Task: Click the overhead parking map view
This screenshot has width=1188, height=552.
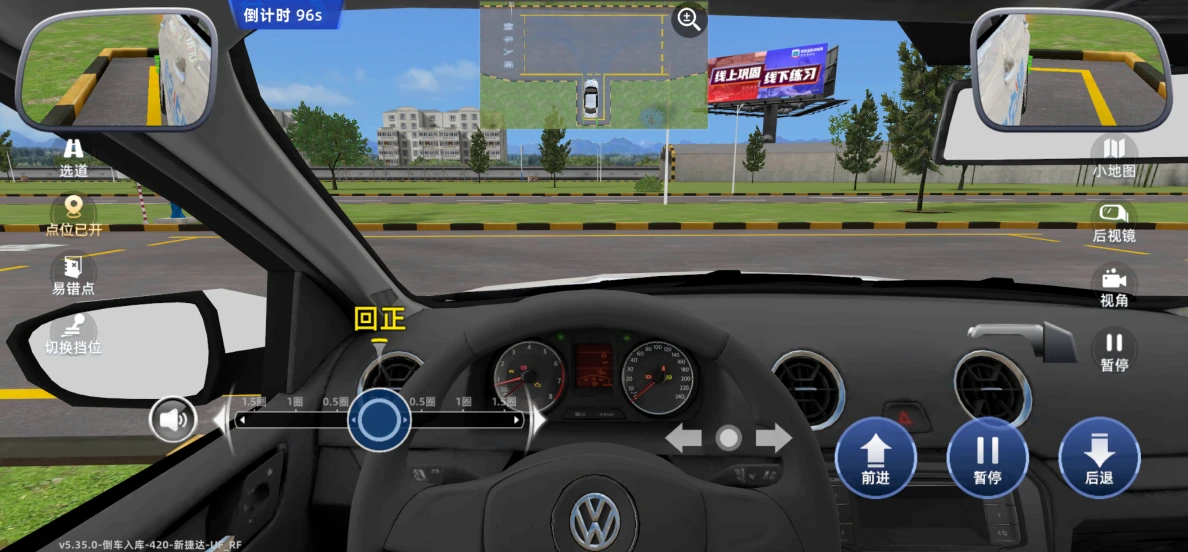Action: 592,64
